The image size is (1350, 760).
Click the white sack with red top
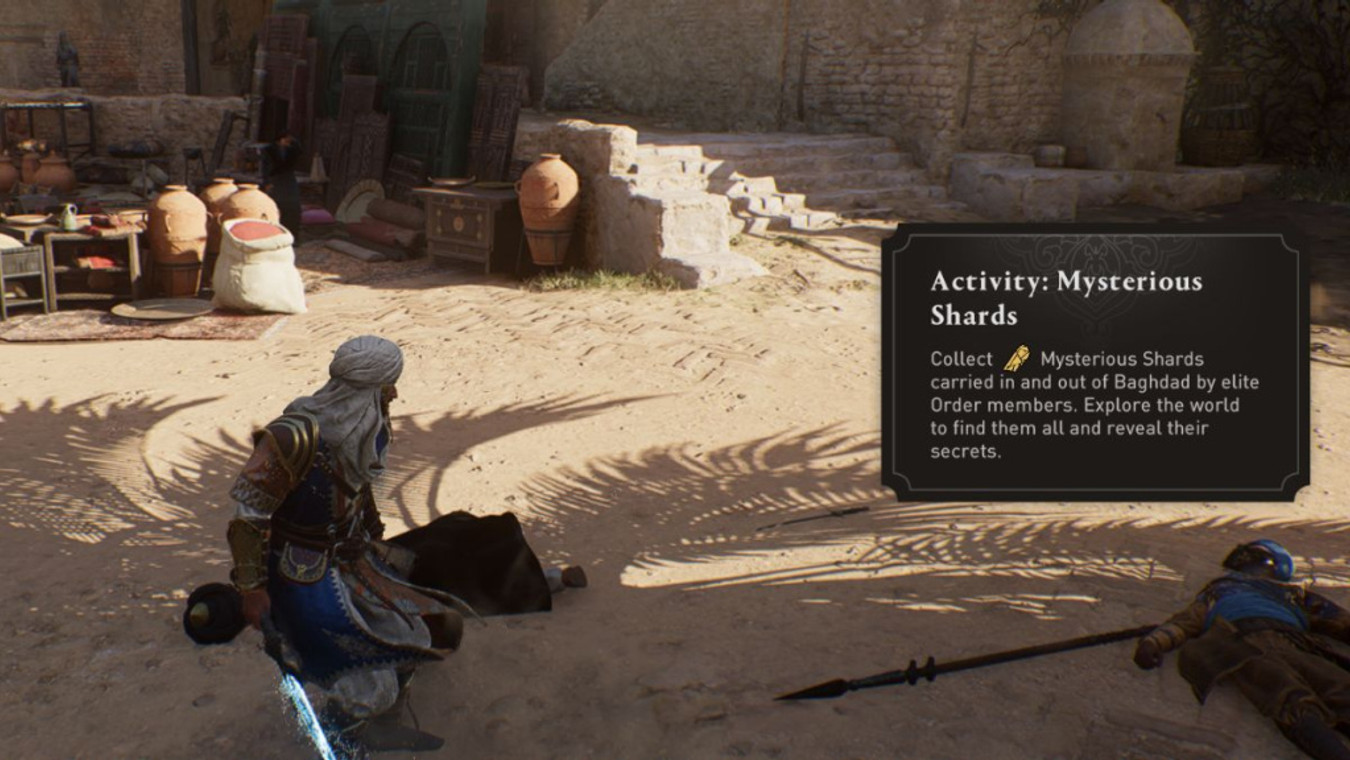coord(258,262)
